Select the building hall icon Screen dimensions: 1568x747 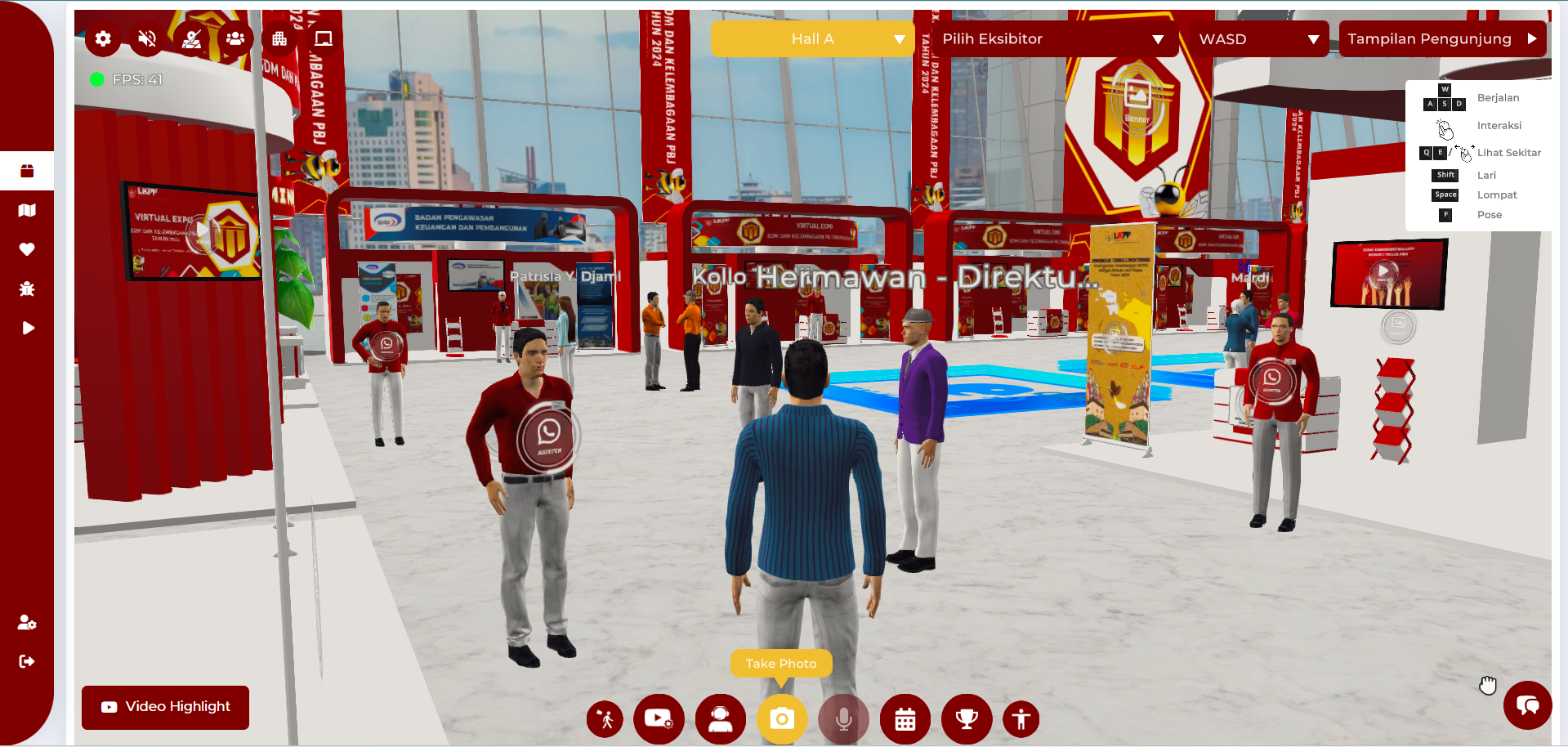pyautogui.click(x=279, y=38)
